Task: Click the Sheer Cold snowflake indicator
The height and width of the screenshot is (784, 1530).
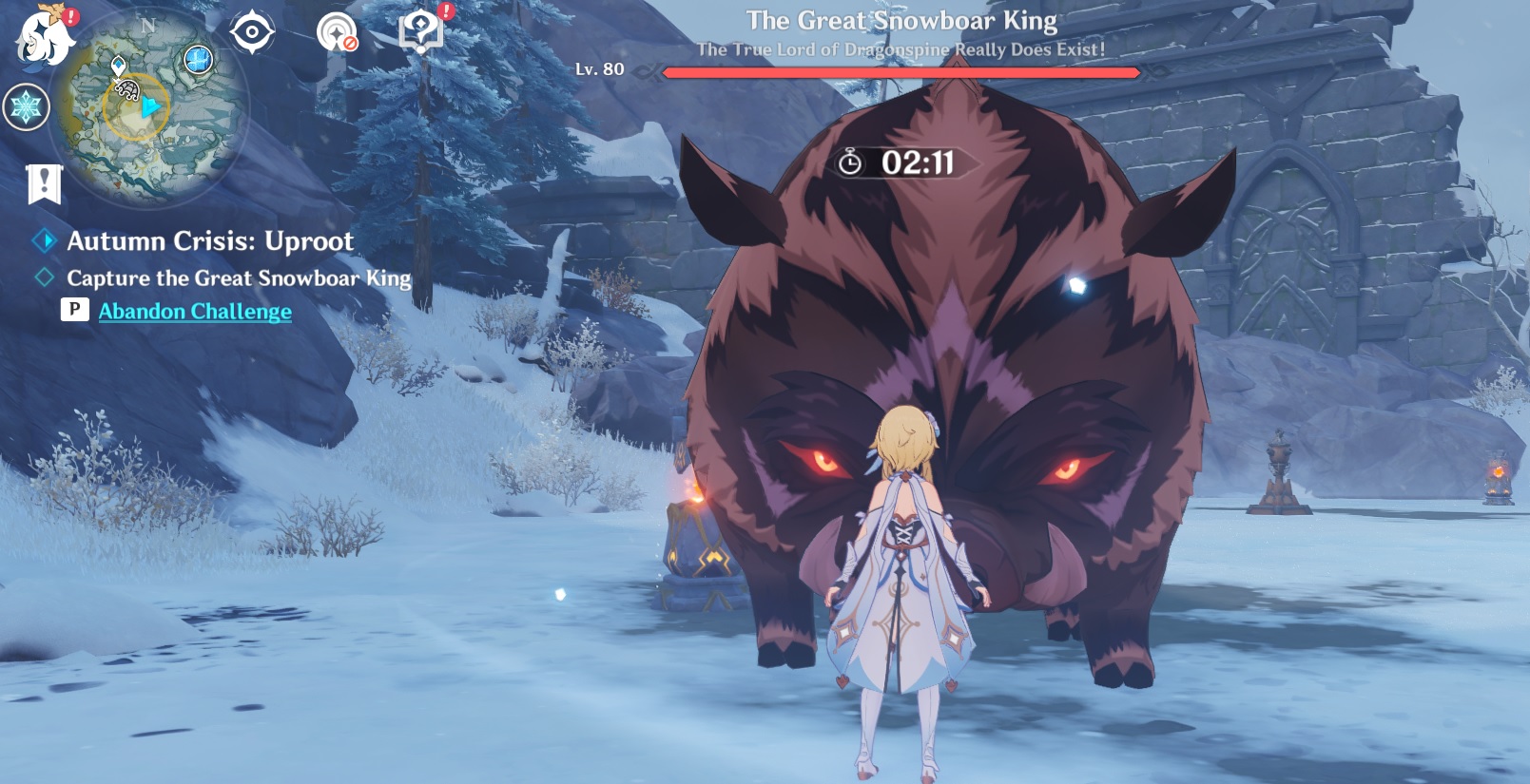Action: coord(28,106)
